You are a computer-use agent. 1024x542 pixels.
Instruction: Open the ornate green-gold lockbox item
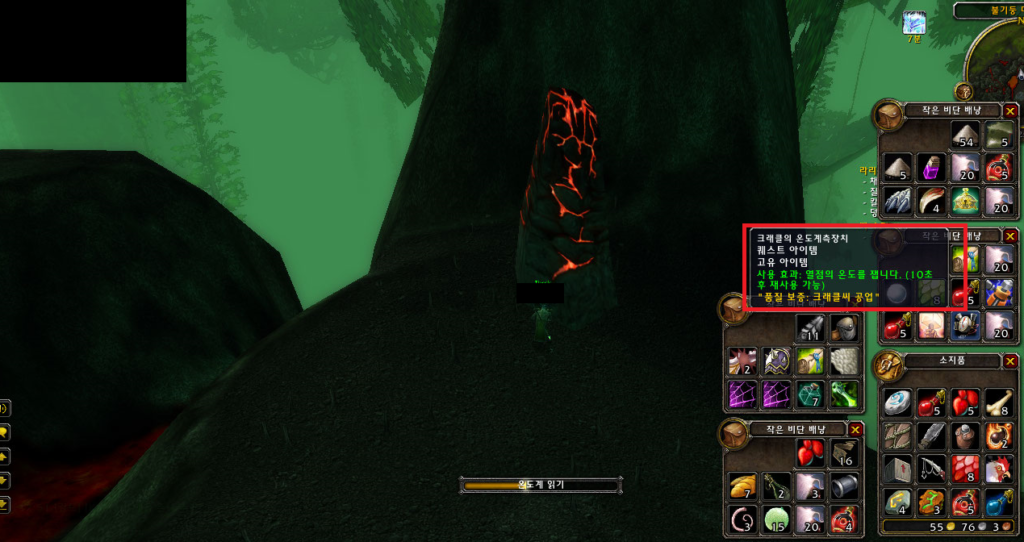963,200
